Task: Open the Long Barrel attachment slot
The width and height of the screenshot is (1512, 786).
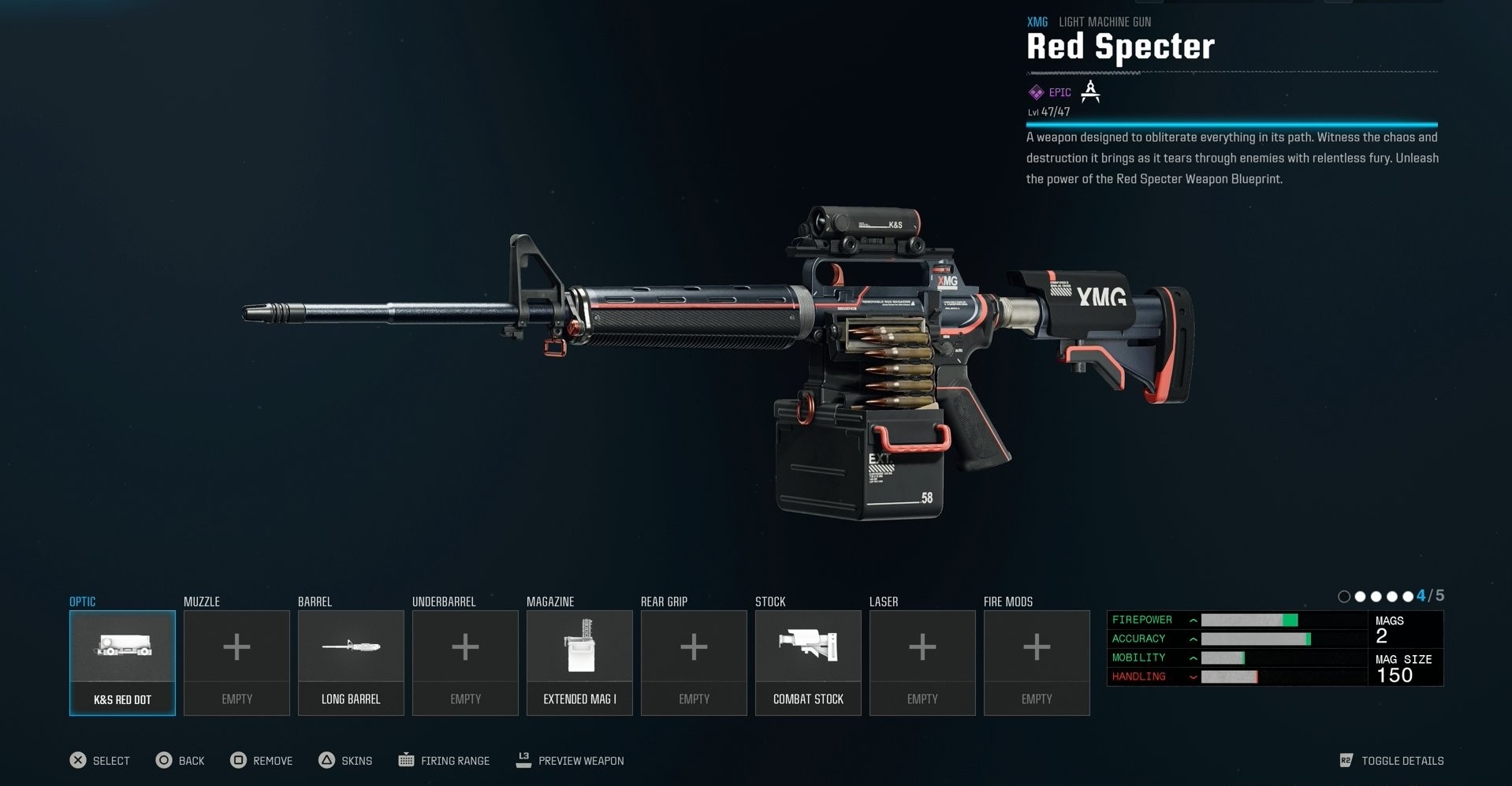Action: pos(351,662)
